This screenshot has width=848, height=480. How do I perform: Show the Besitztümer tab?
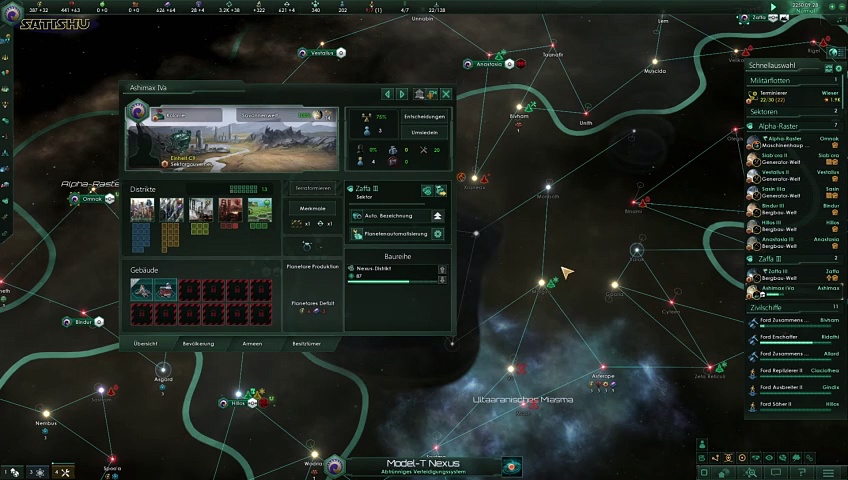(x=306, y=343)
